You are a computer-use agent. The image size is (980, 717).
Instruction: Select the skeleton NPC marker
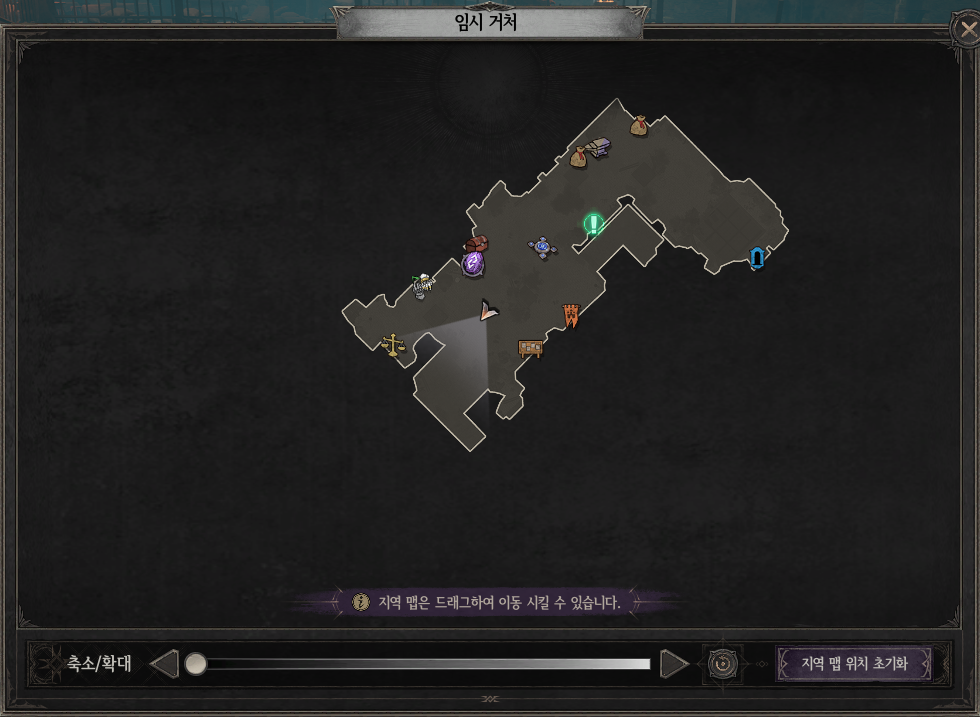pyautogui.click(x=423, y=287)
